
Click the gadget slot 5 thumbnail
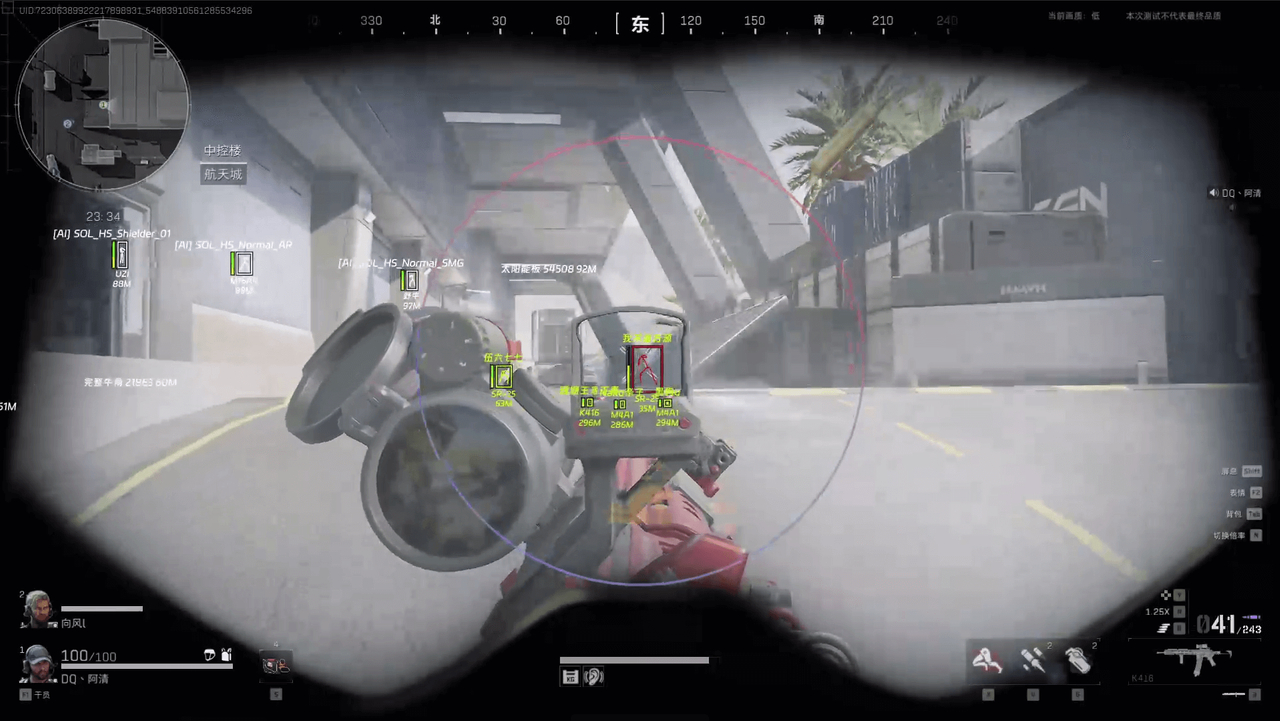tap(276, 665)
